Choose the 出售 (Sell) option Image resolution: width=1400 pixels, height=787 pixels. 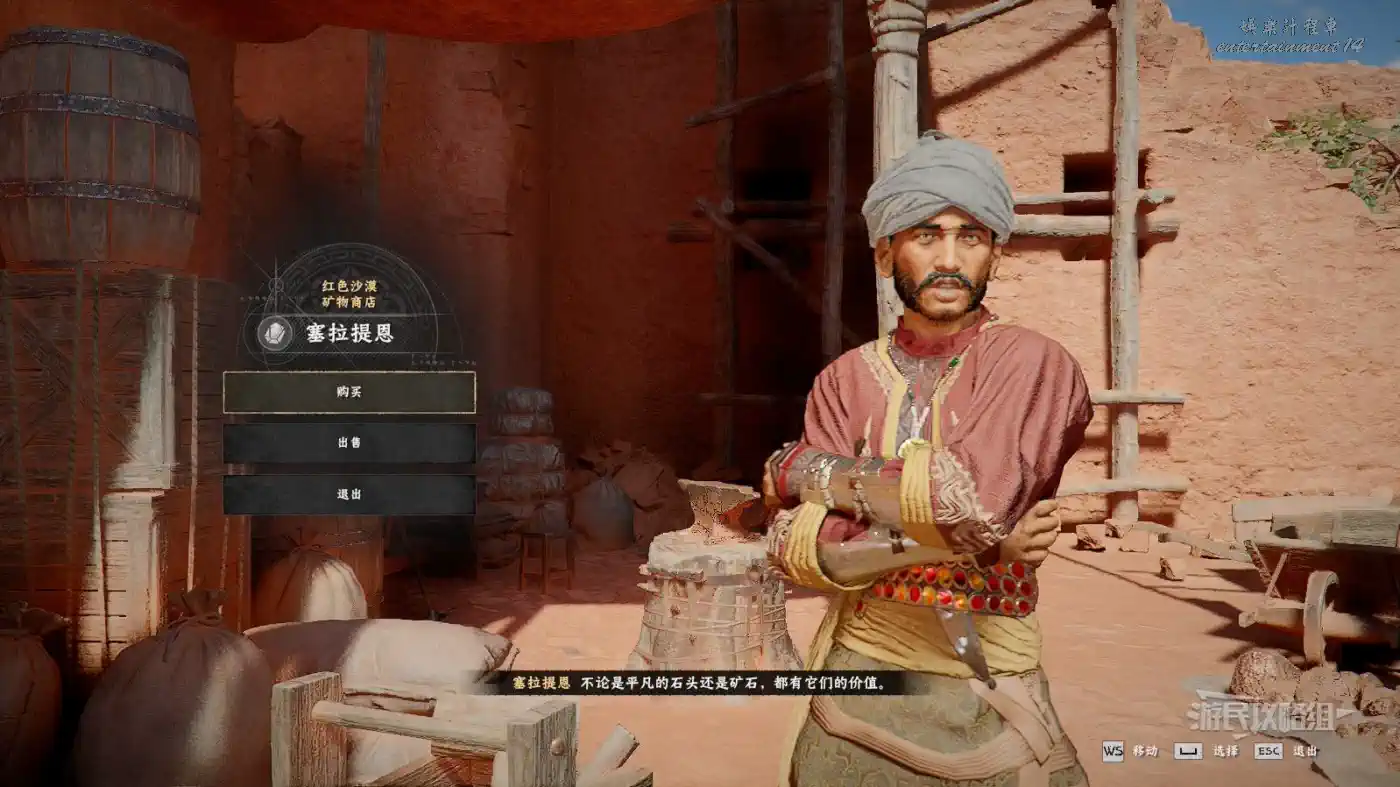click(x=349, y=443)
